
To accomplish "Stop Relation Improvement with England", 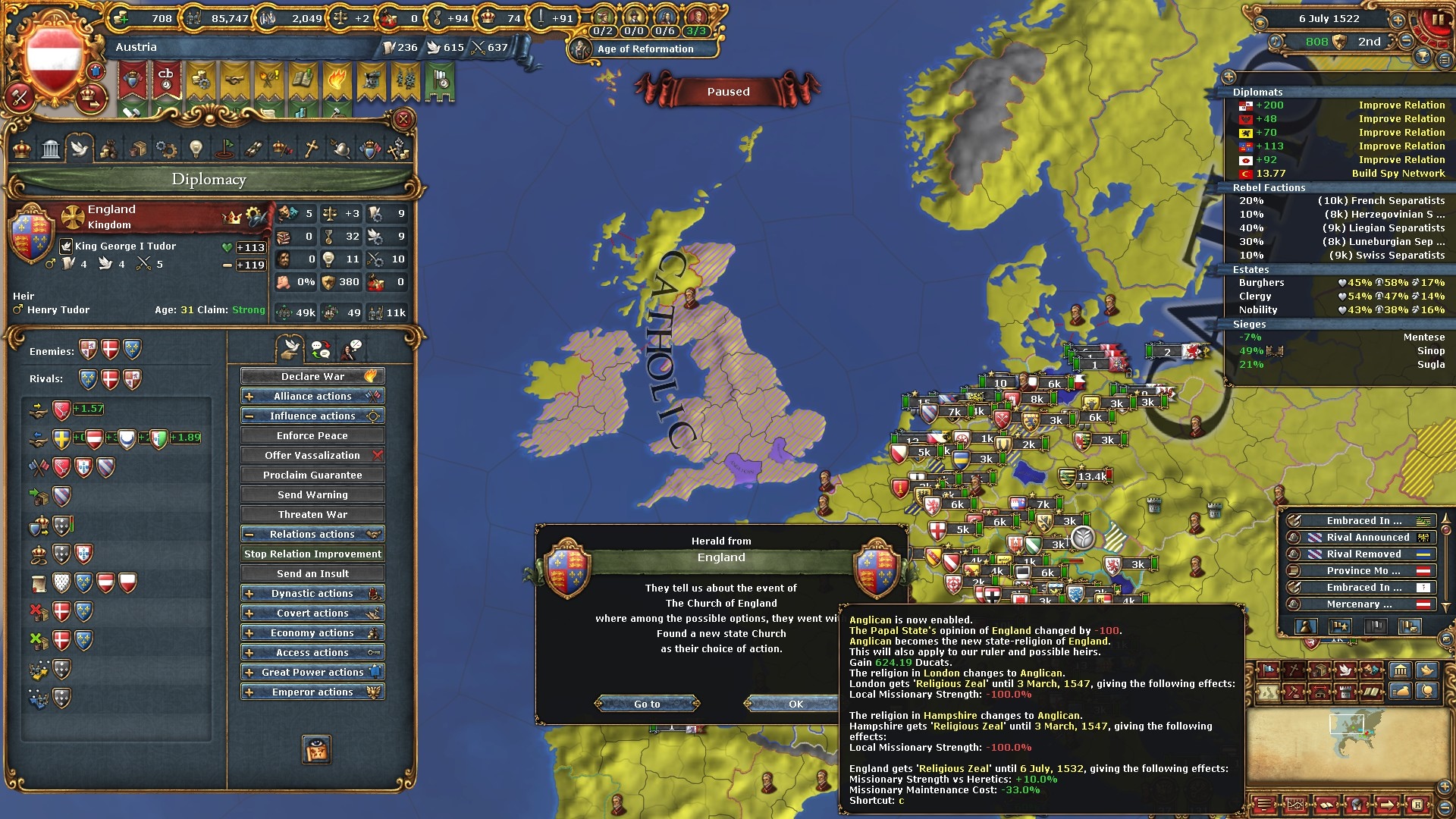I will coord(312,554).
